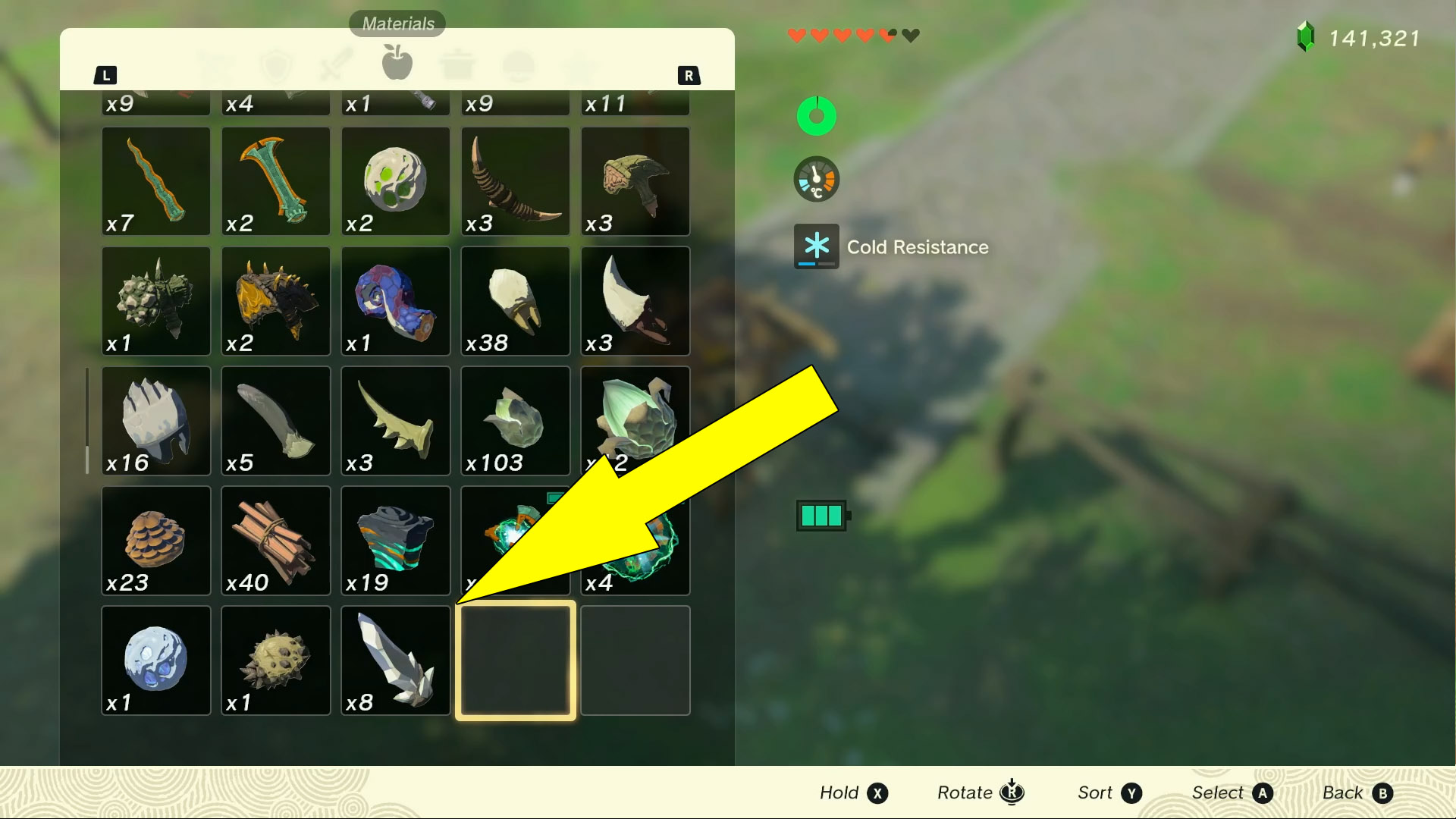This screenshot has height=819, width=1456.
Task: Switch to the Materials apple tab
Action: (395, 64)
